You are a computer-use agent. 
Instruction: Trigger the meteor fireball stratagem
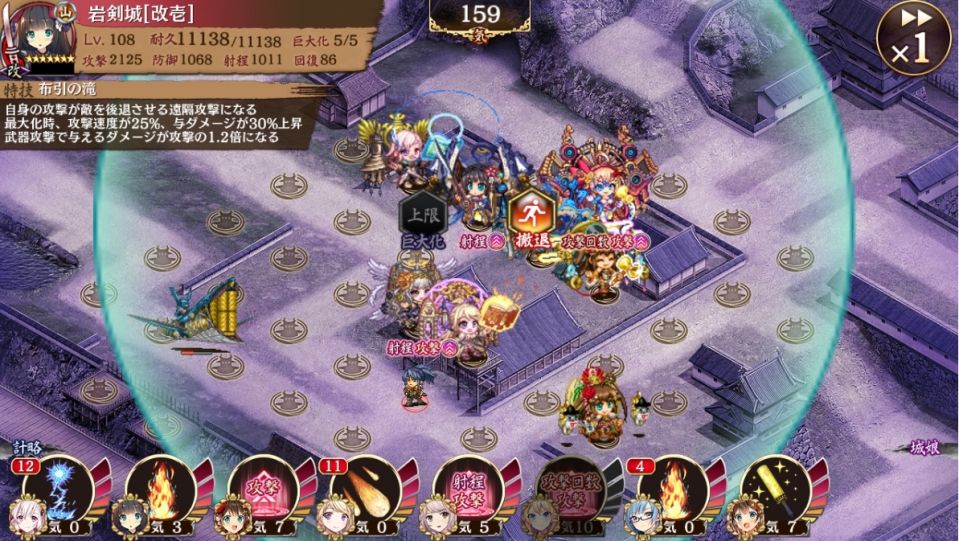366,489
